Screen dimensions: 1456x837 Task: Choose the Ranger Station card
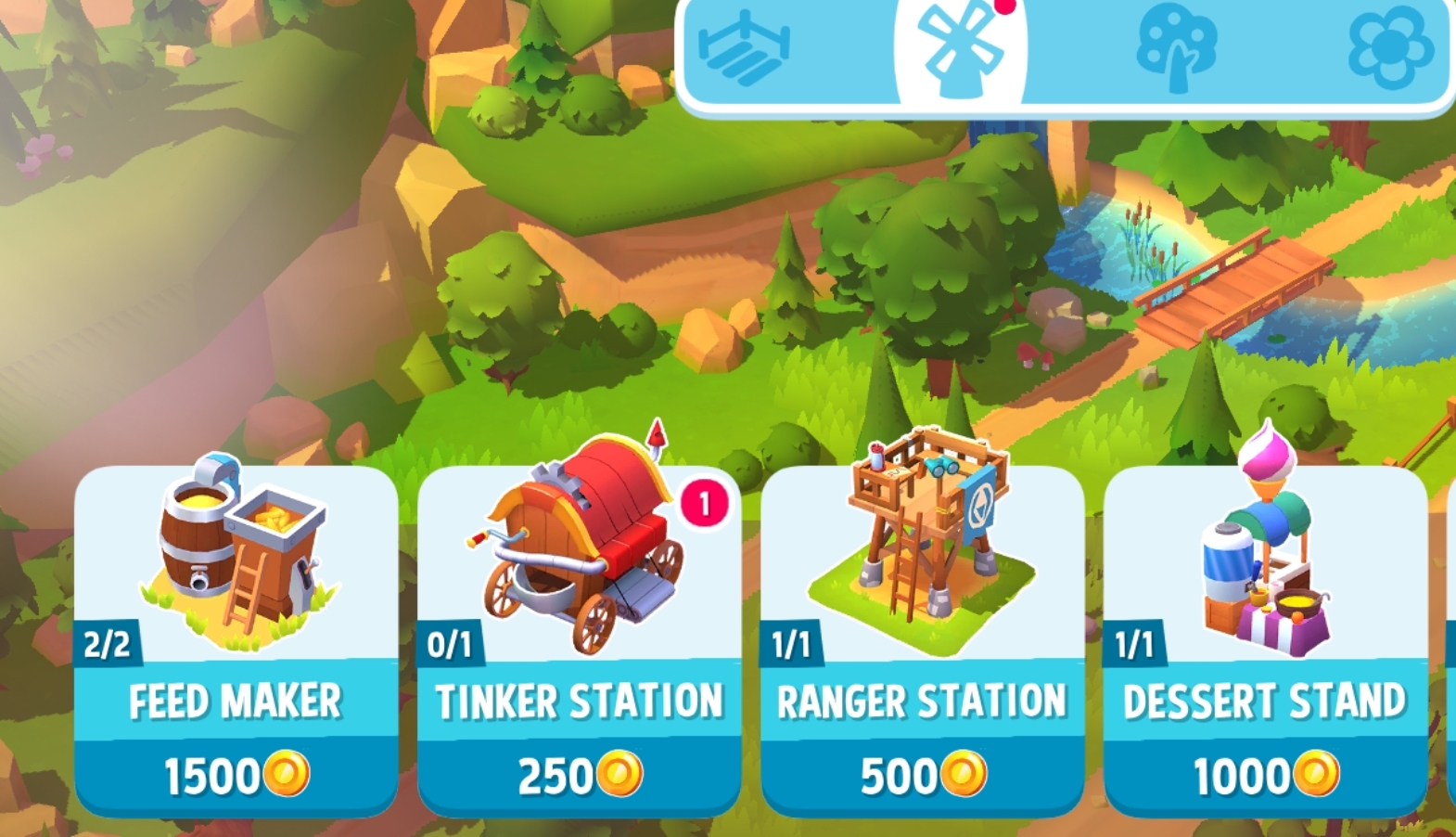point(923,640)
